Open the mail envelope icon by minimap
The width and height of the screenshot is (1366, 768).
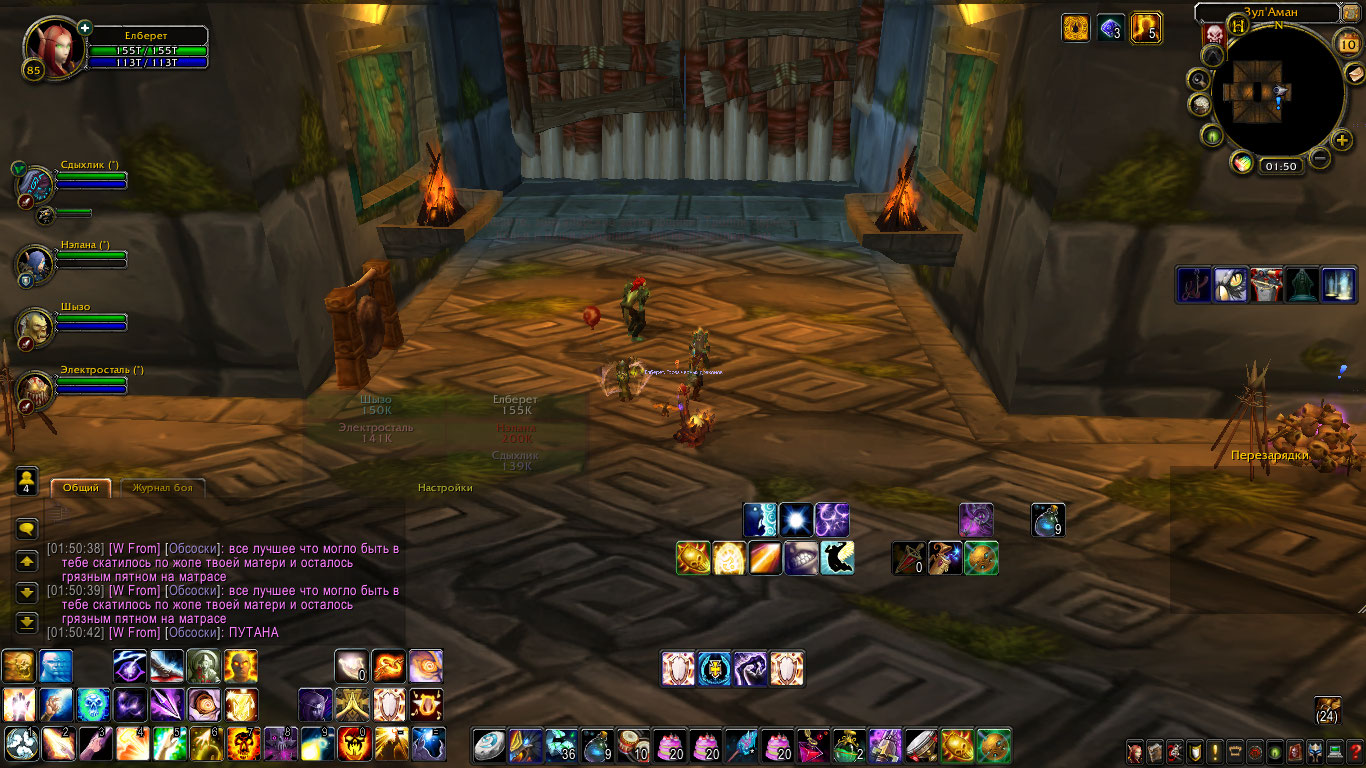tap(1355, 74)
